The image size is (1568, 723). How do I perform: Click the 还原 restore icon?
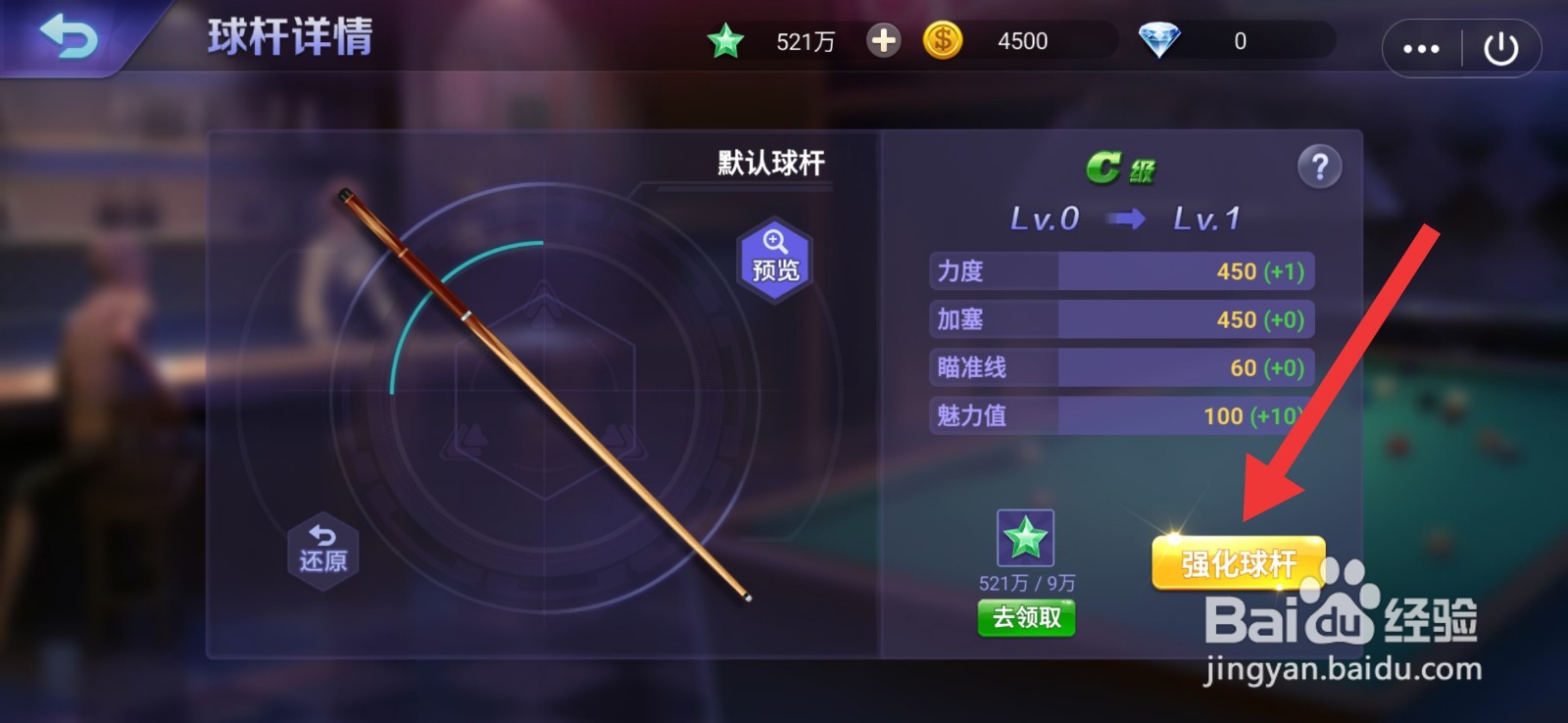pyautogui.click(x=321, y=549)
